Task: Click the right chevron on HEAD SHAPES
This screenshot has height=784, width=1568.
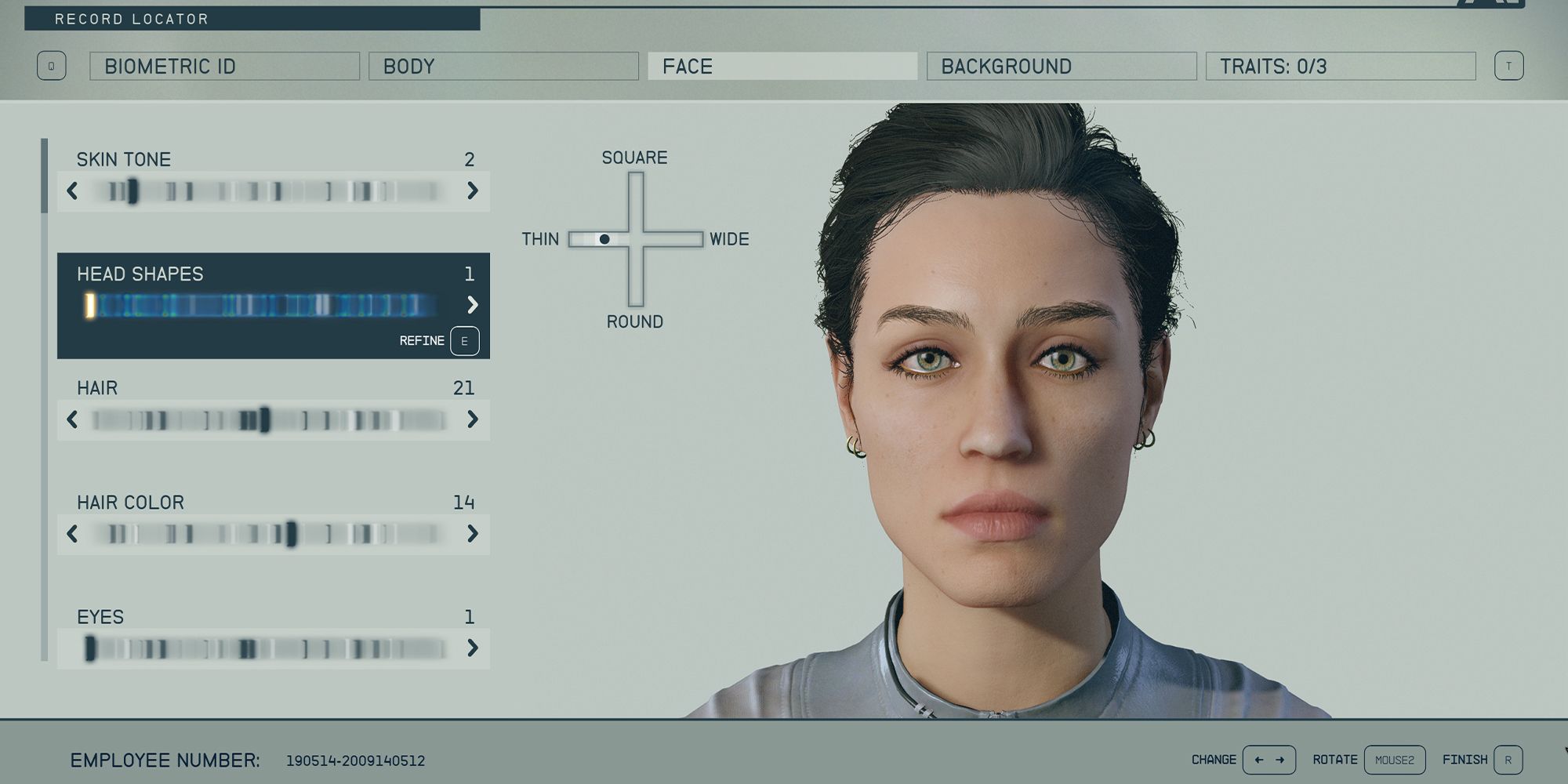Action: click(x=474, y=305)
